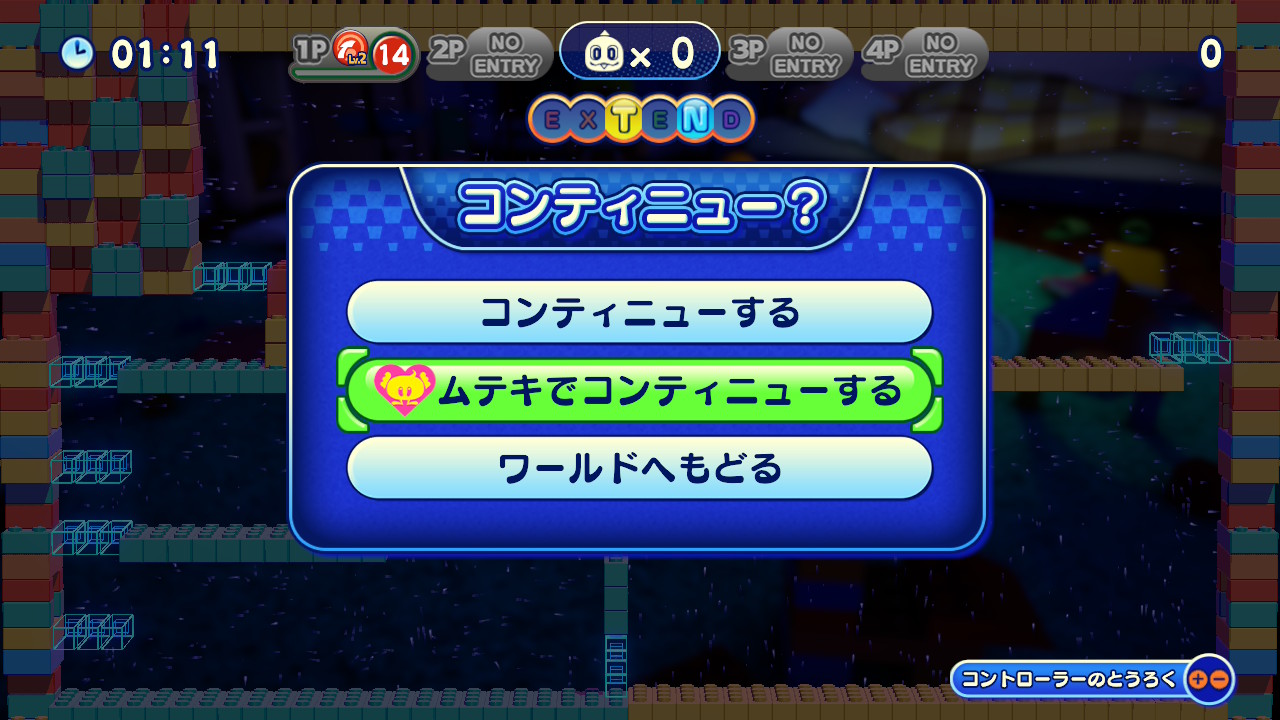Return to world with ワールドへもどる
1280x720 pixels.
pyautogui.click(x=640, y=467)
